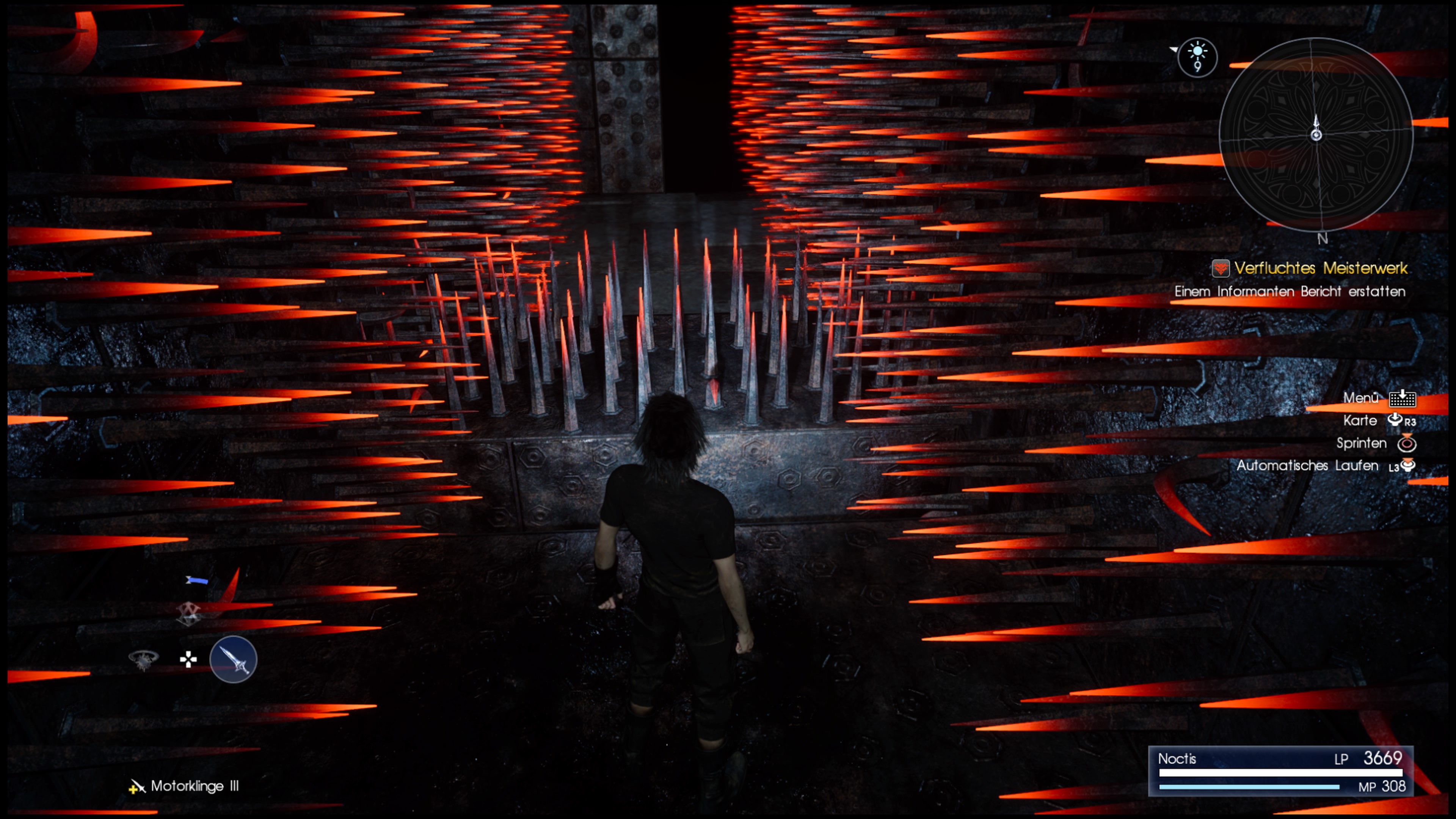Click the quest title Verfluchtes Meisterwerk

coord(1325,269)
